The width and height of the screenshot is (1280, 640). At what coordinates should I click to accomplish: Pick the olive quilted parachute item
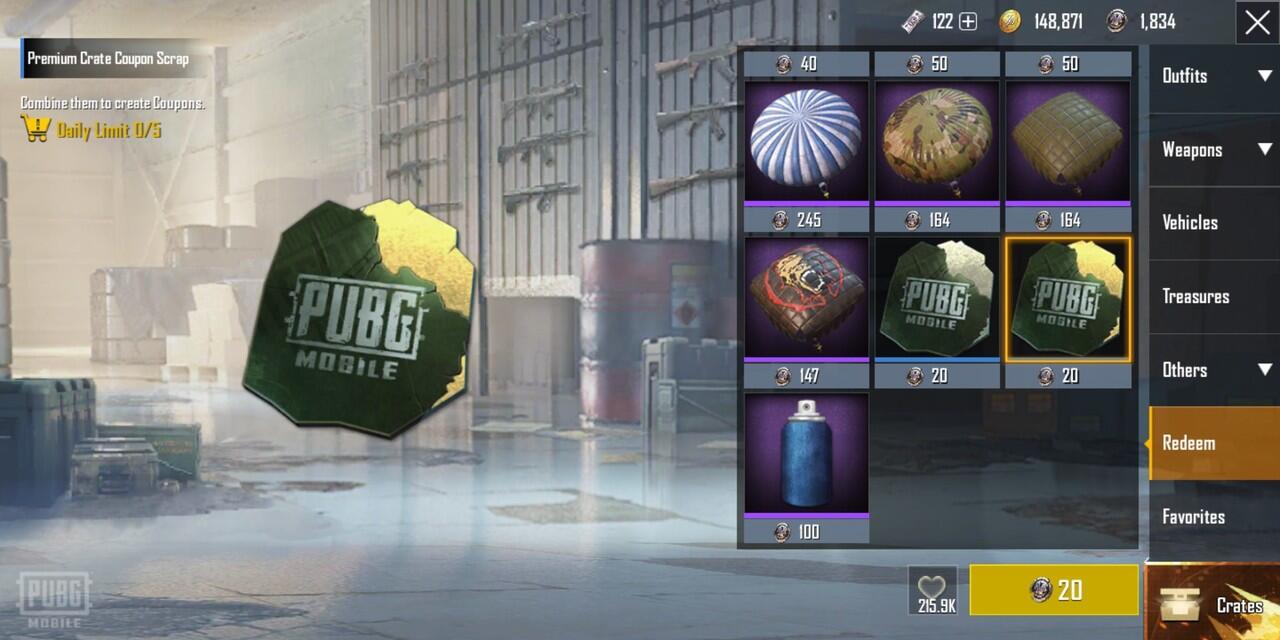tap(1068, 142)
